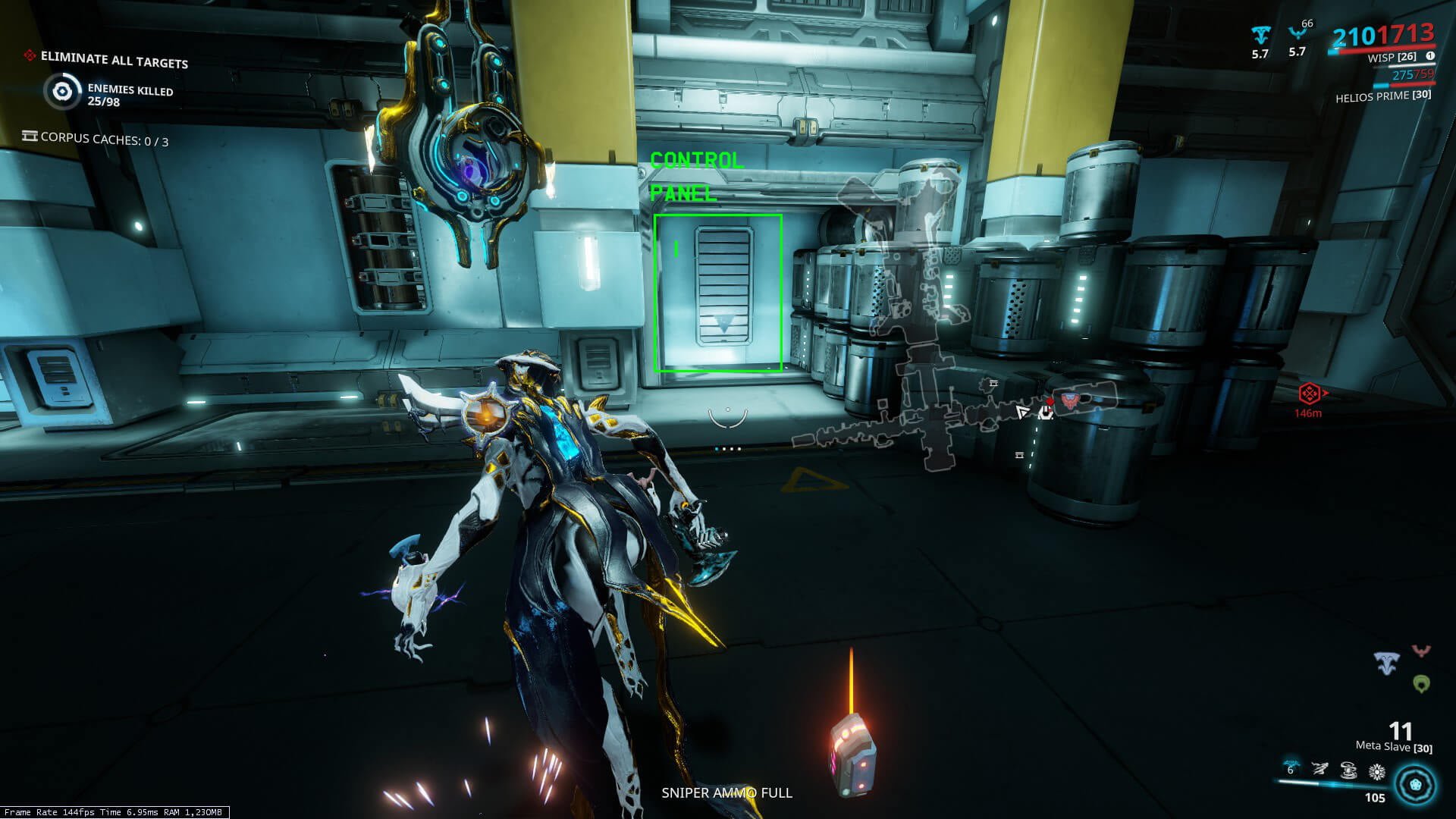
Task: Click the red winged mote icon
Action: point(1421,651)
